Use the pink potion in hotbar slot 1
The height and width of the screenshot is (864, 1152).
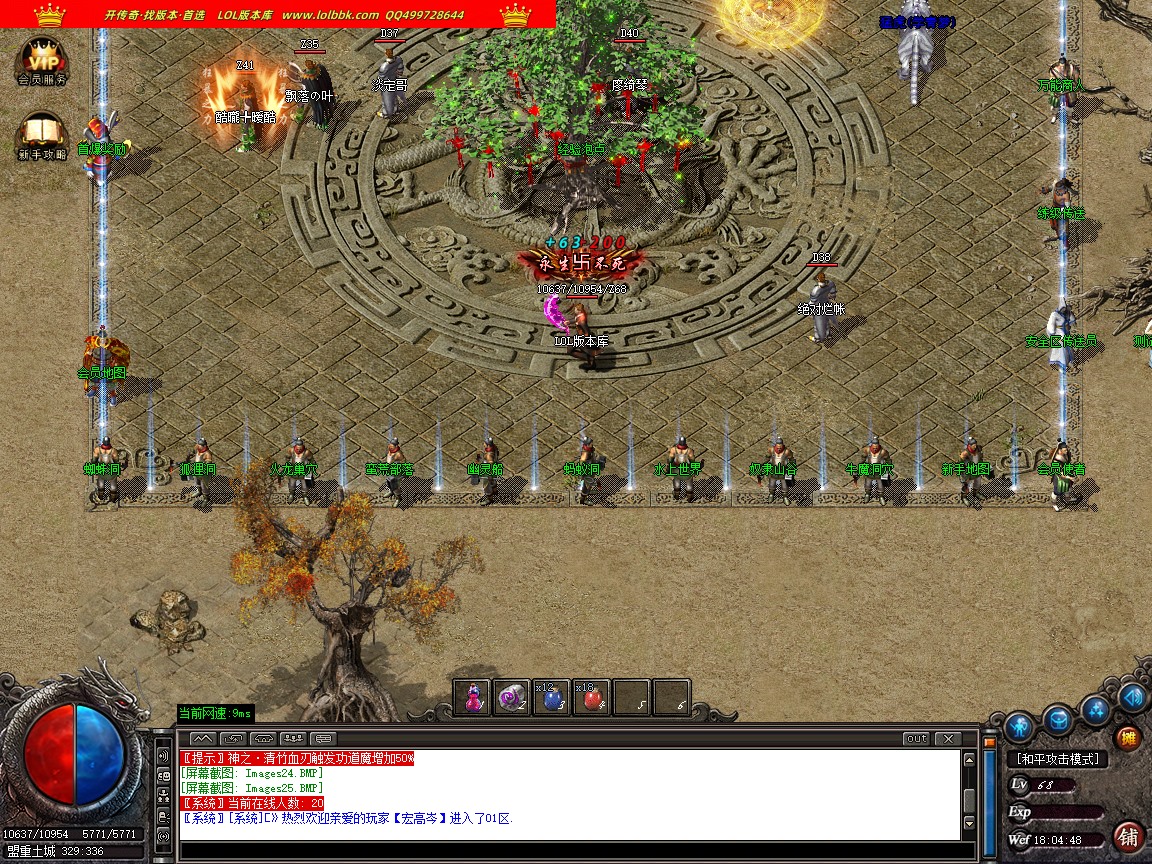pyautogui.click(x=474, y=698)
